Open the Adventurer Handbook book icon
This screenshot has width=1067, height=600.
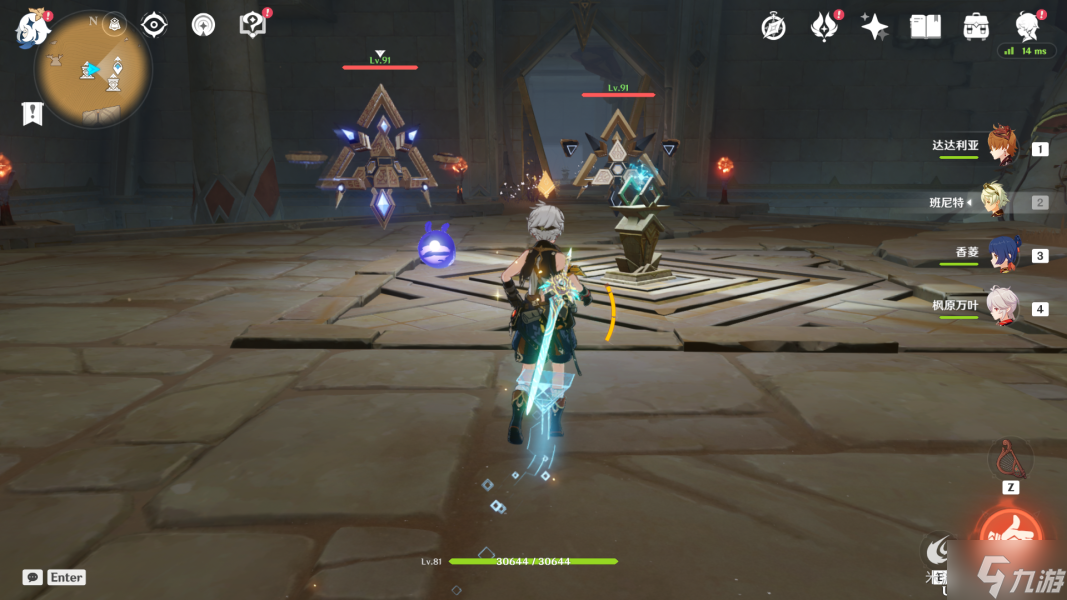[x=925, y=27]
